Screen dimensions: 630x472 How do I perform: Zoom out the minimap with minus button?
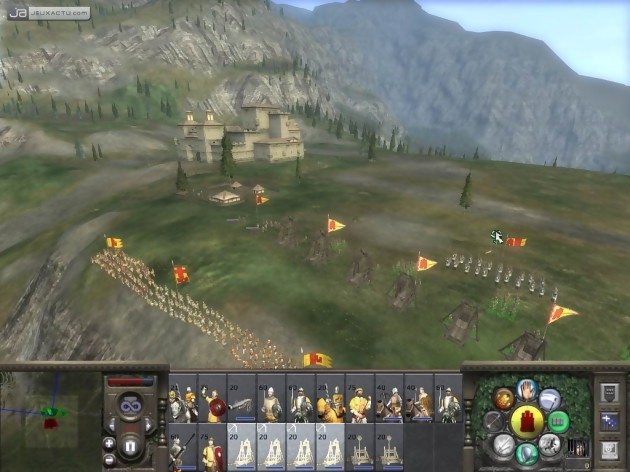pyautogui.click(x=110, y=459)
